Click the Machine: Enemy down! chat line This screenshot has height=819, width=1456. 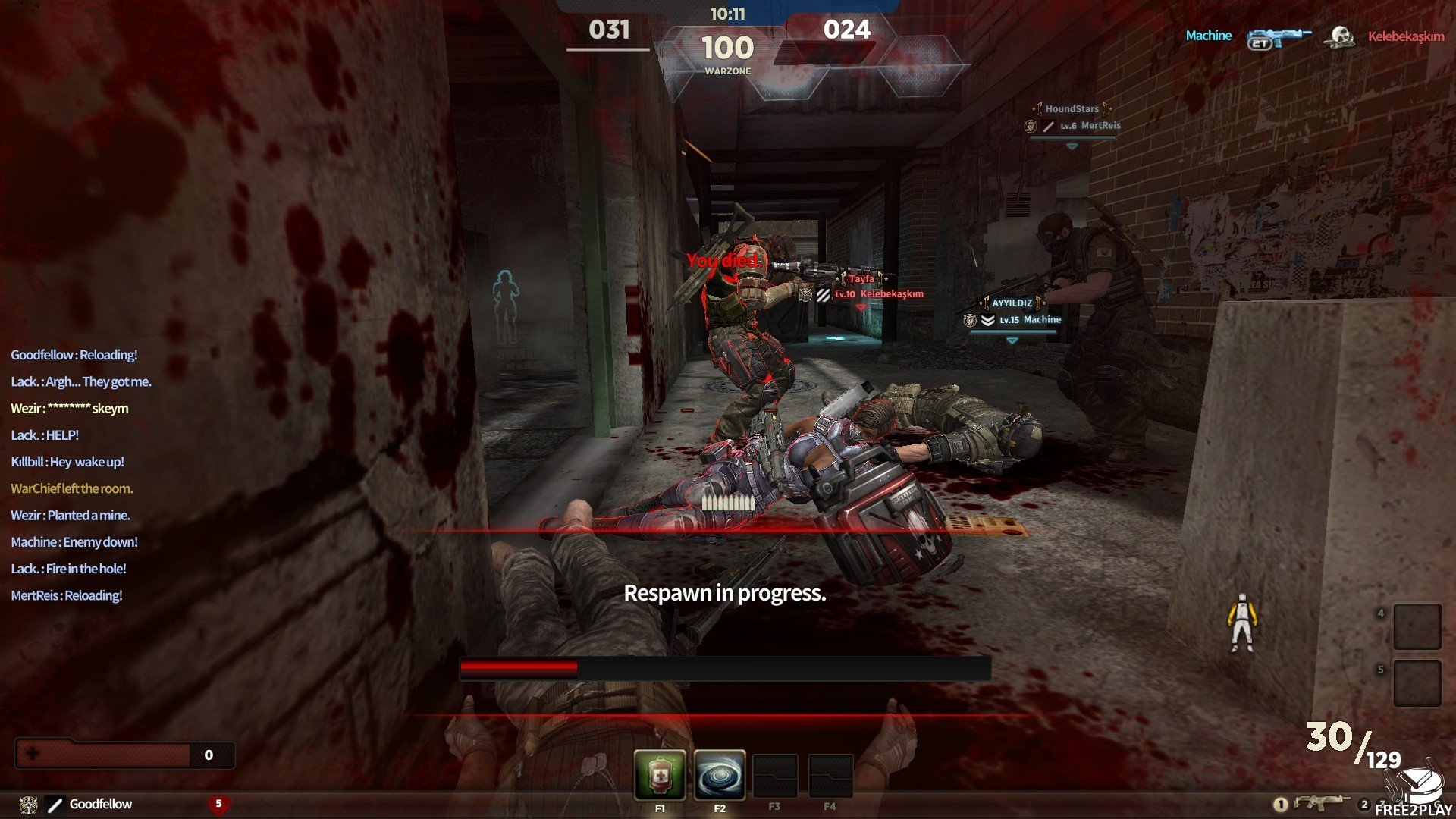tap(74, 542)
